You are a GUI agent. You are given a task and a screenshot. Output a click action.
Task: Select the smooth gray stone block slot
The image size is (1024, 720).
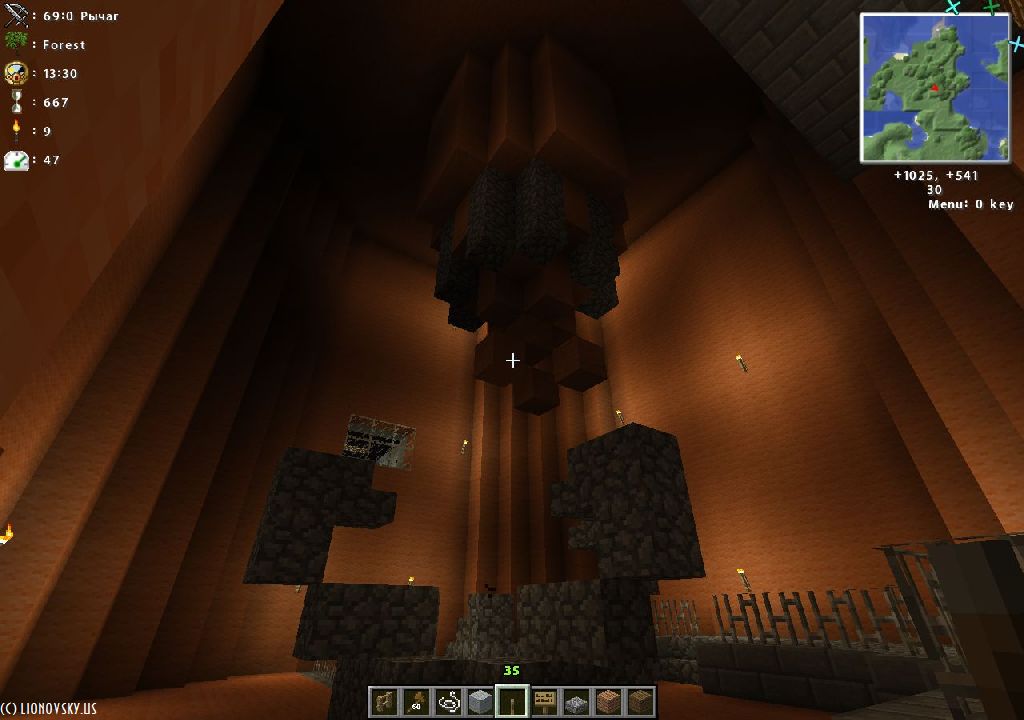(480, 701)
